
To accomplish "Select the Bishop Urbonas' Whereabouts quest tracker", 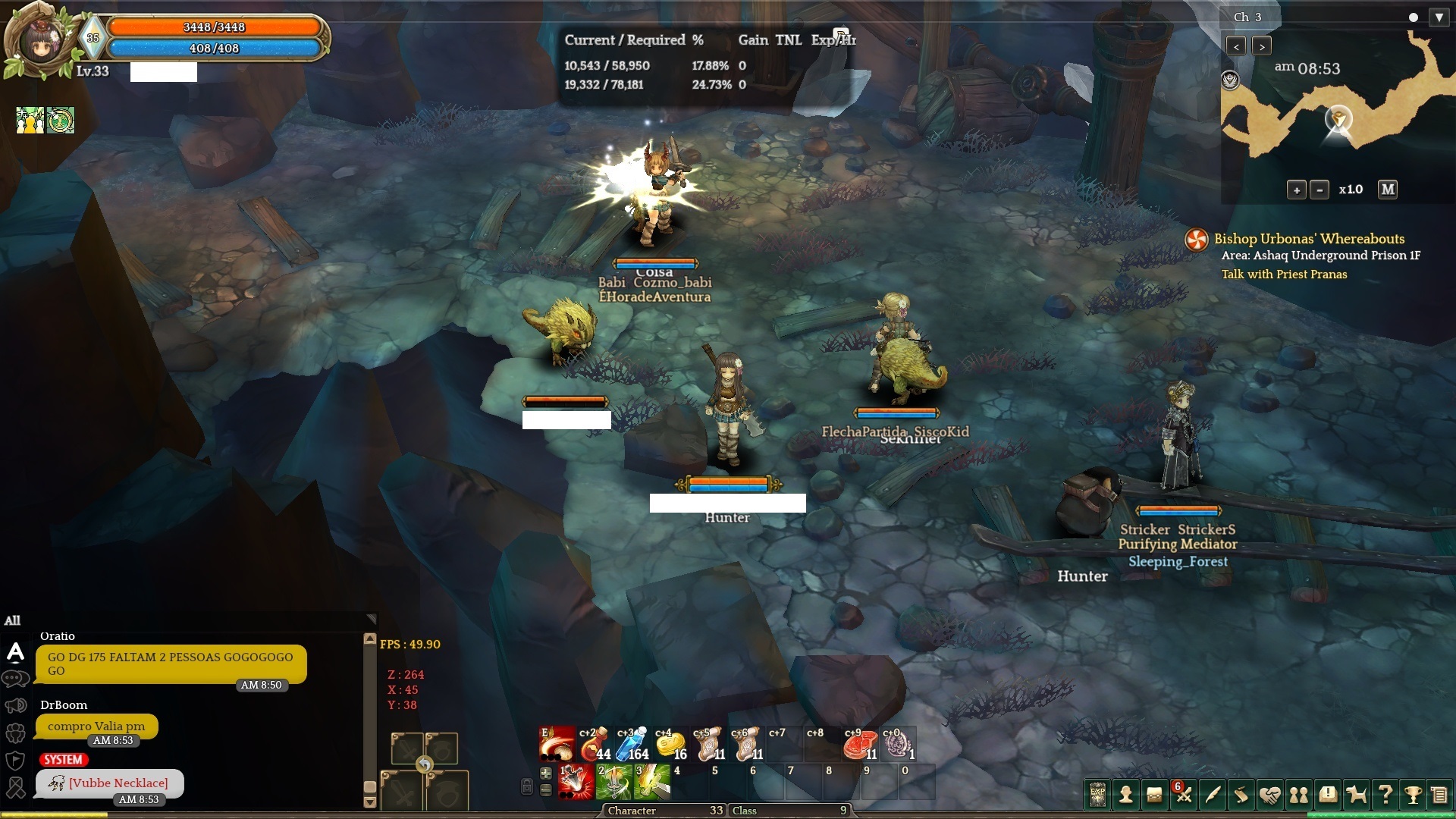I will click(x=1308, y=238).
